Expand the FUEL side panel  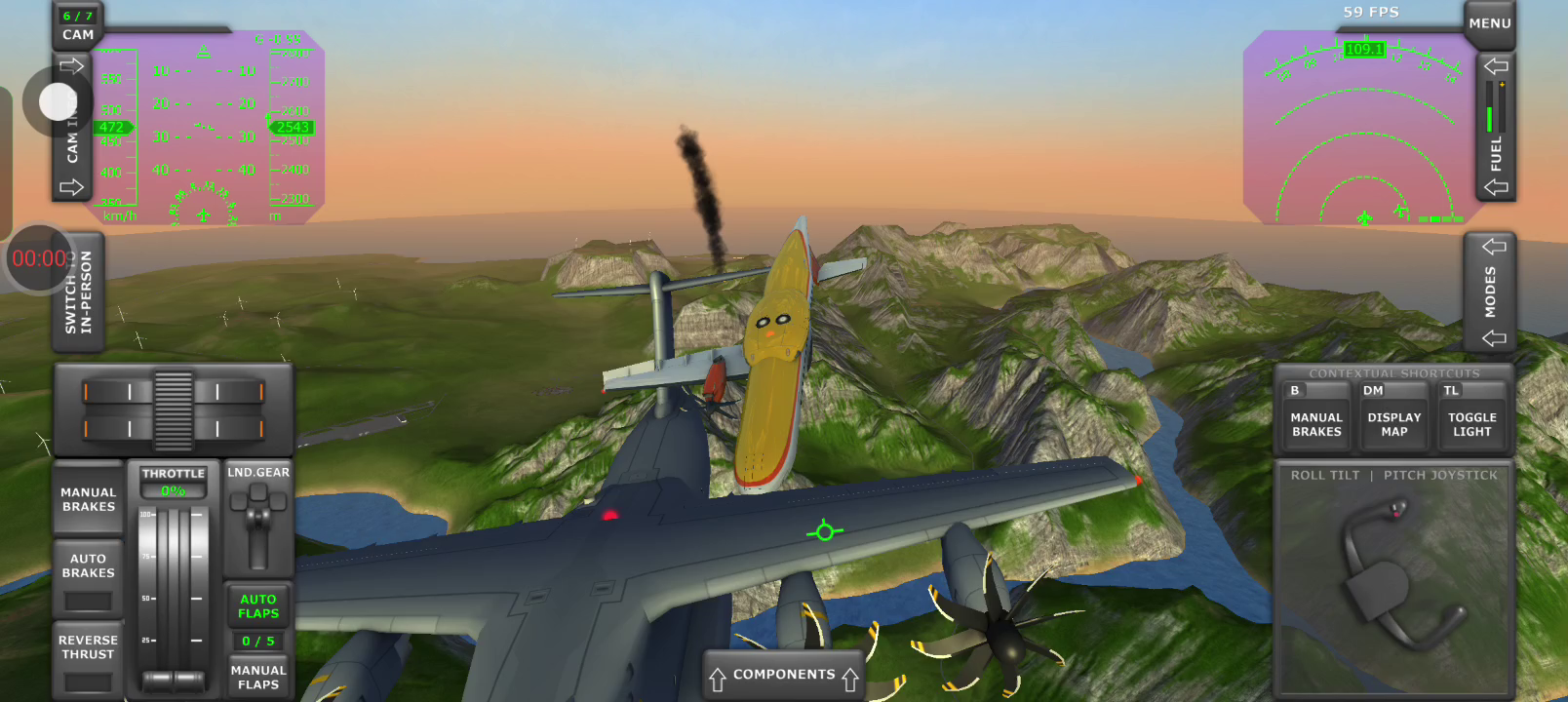tap(1496, 127)
